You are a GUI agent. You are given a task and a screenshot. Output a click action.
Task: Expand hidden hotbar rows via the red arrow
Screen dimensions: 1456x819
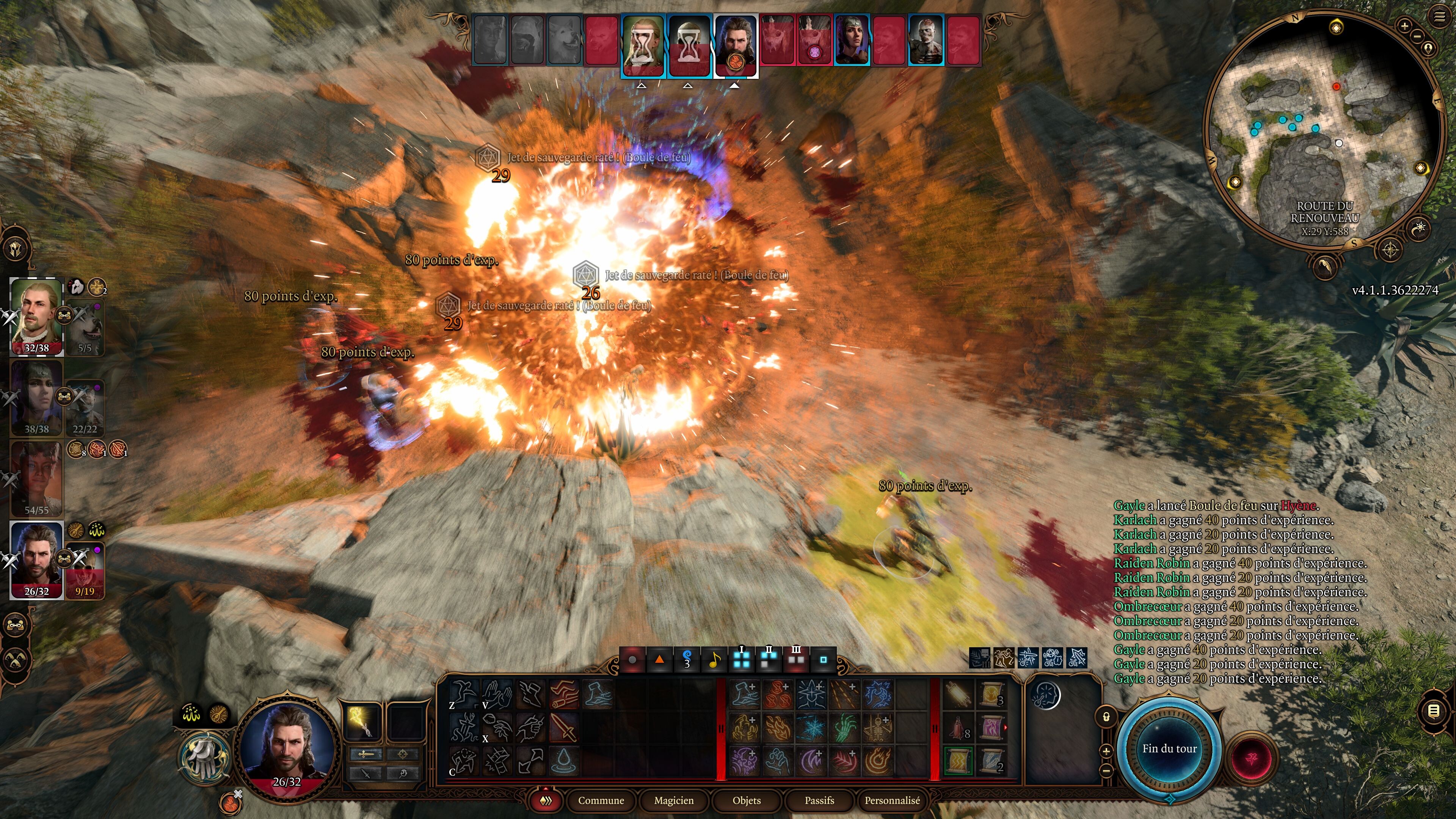click(546, 789)
